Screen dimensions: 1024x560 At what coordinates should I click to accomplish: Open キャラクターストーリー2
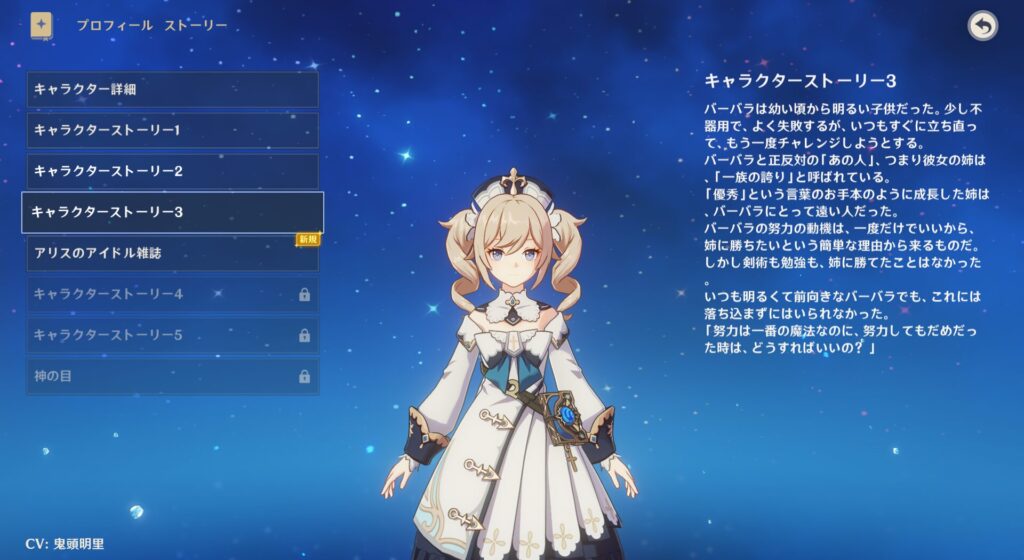(x=172, y=171)
